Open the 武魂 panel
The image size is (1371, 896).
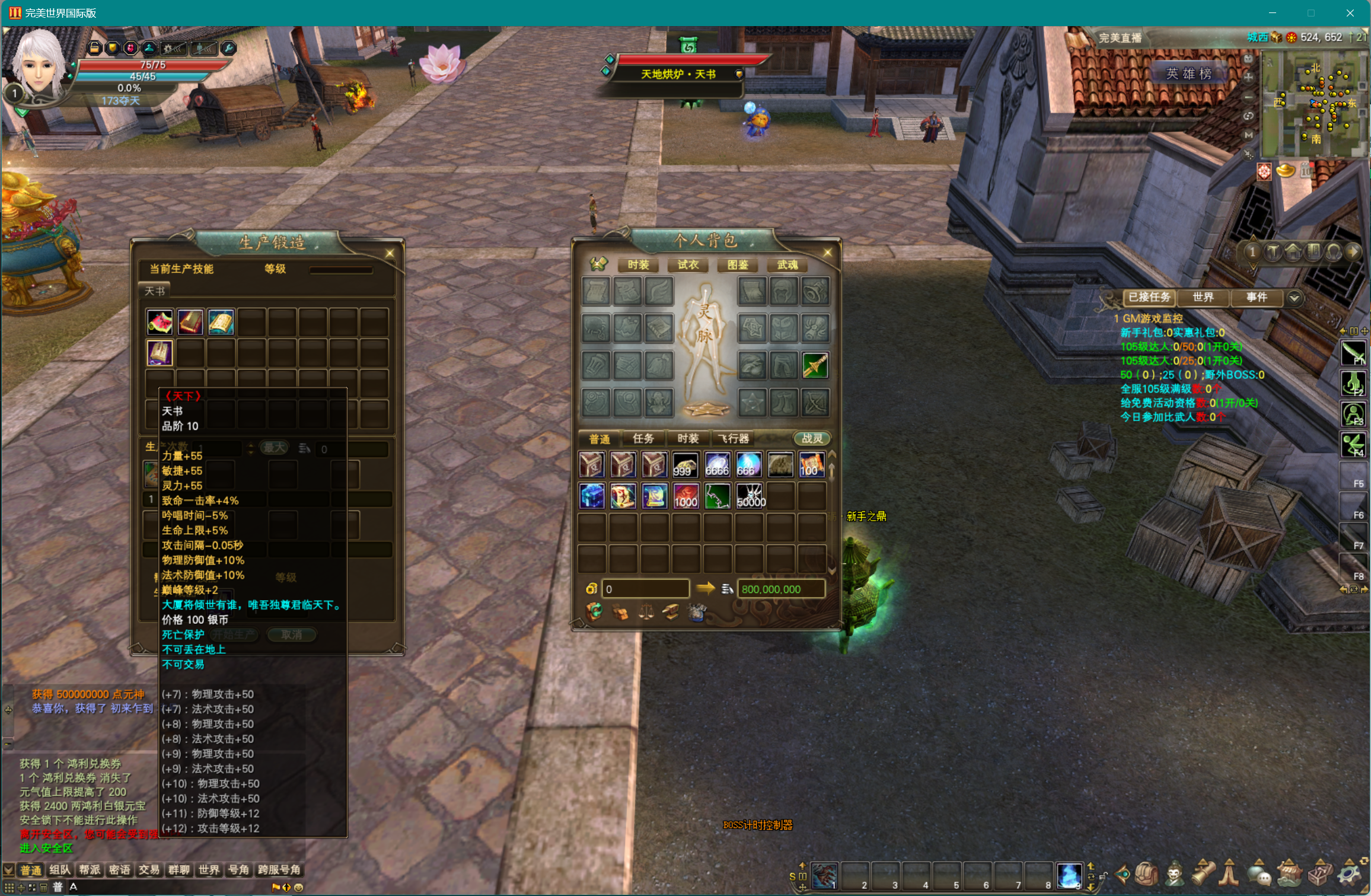[x=787, y=264]
